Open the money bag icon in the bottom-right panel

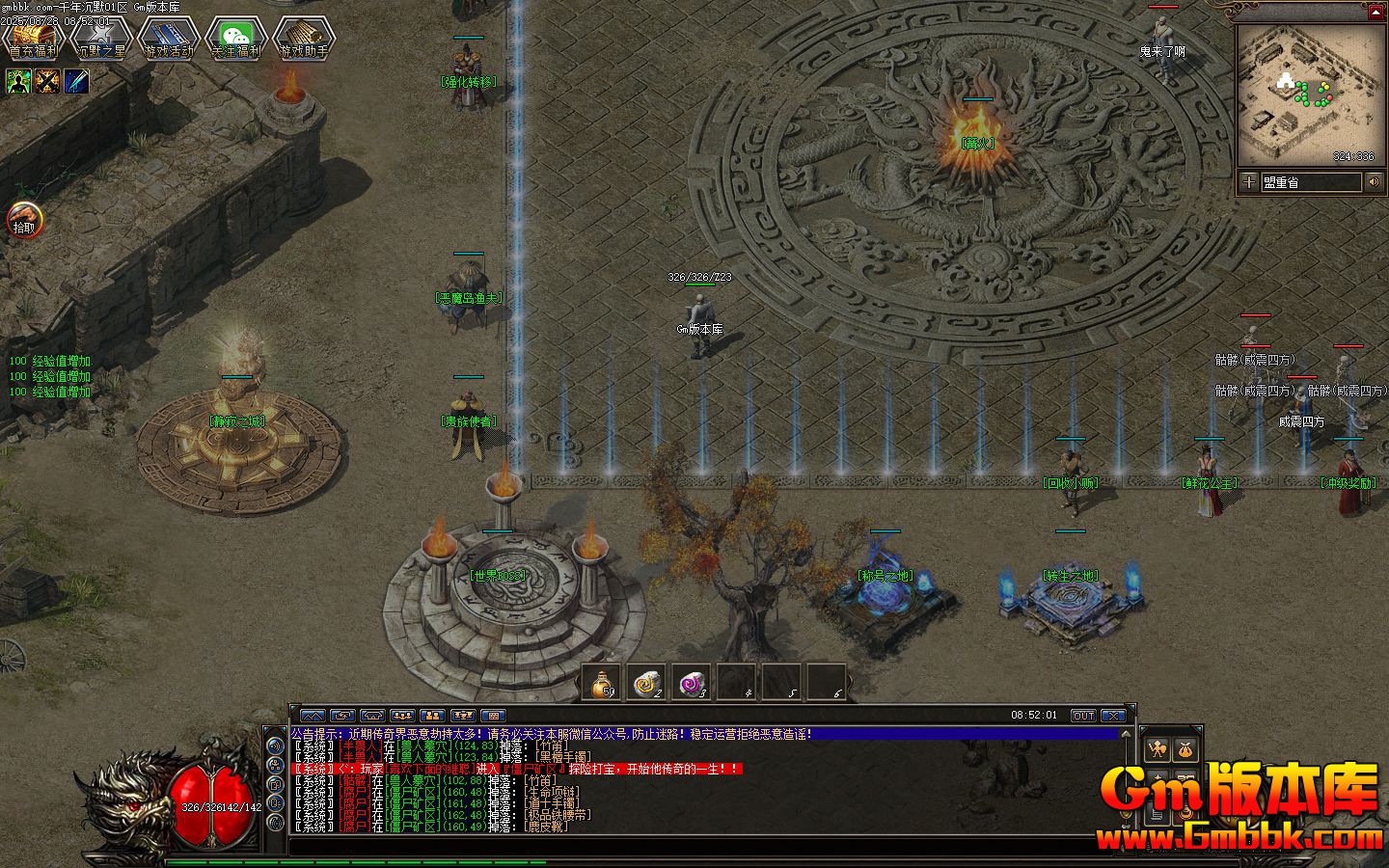click(1185, 748)
